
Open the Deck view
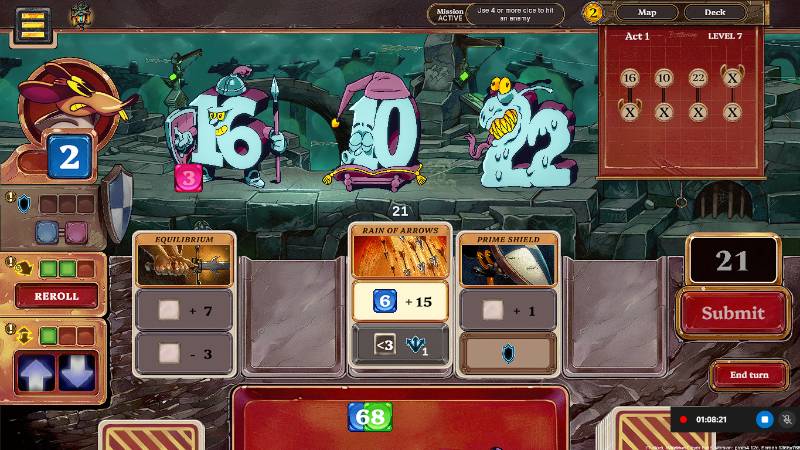tap(715, 12)
